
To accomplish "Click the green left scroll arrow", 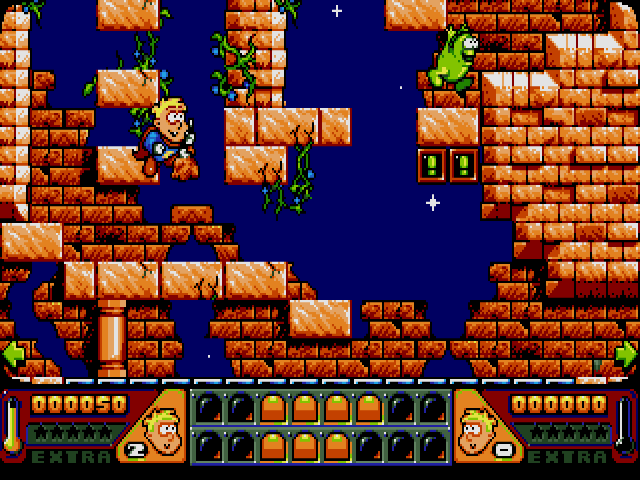I will point(13,354).
